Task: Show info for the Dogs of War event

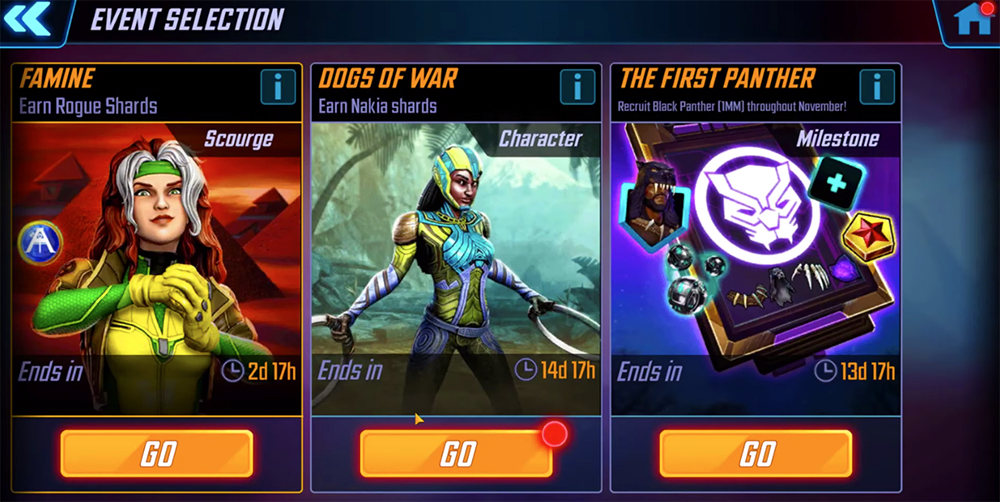Action: [577, 87]
